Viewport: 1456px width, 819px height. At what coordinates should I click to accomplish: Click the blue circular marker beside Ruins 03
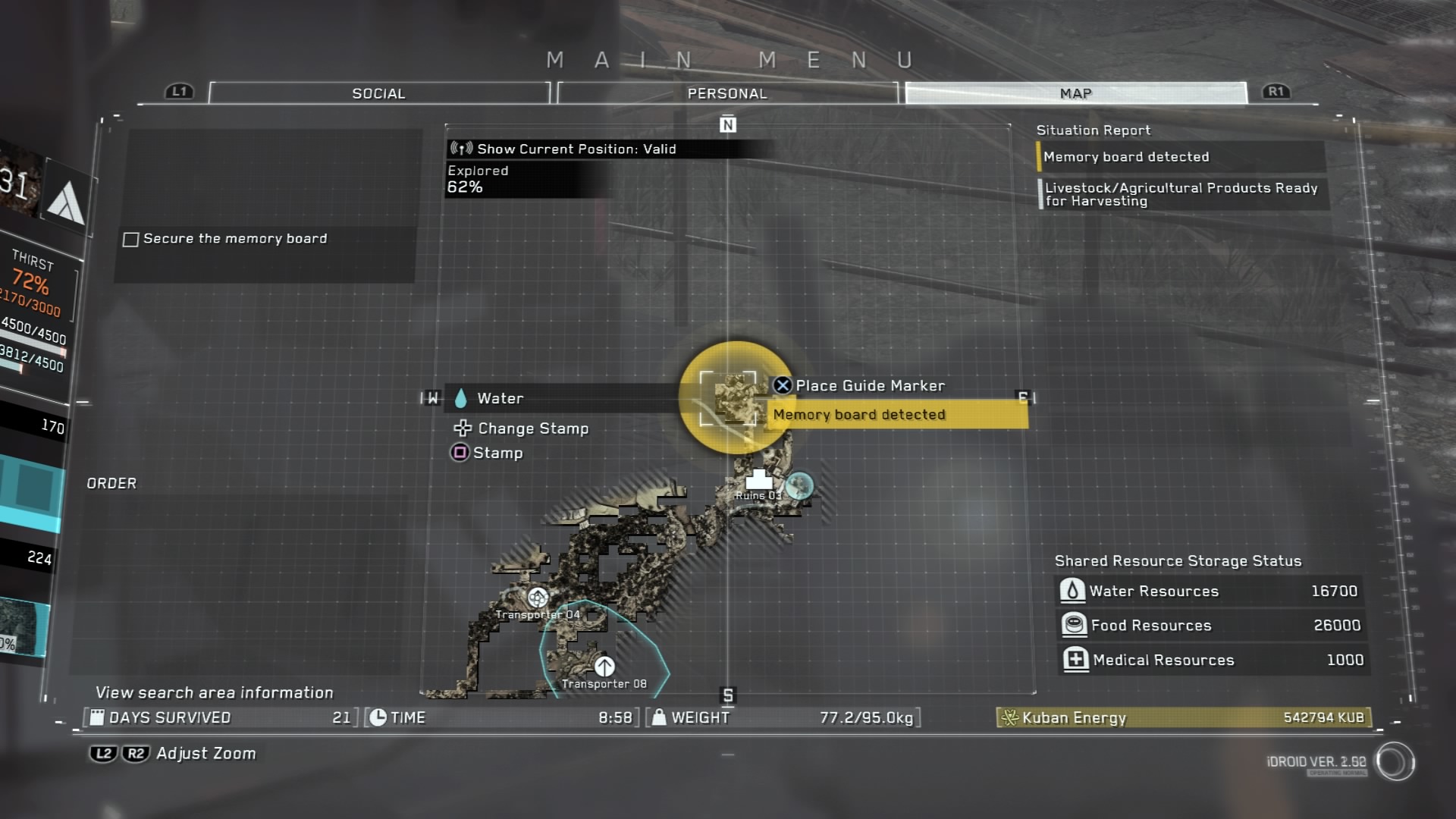pyautogui.click(x=799, y=485)
